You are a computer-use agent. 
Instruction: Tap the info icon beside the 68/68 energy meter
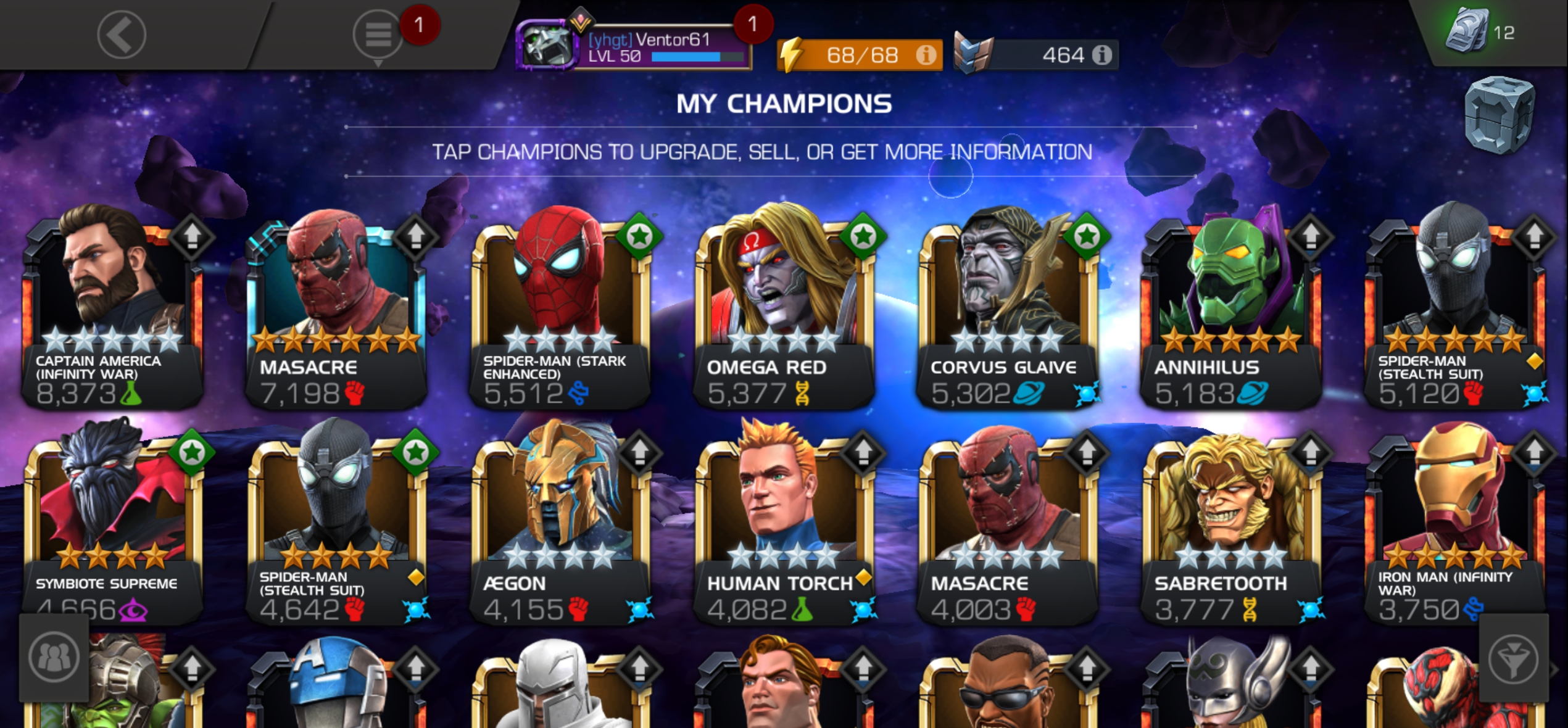[926, 56]
